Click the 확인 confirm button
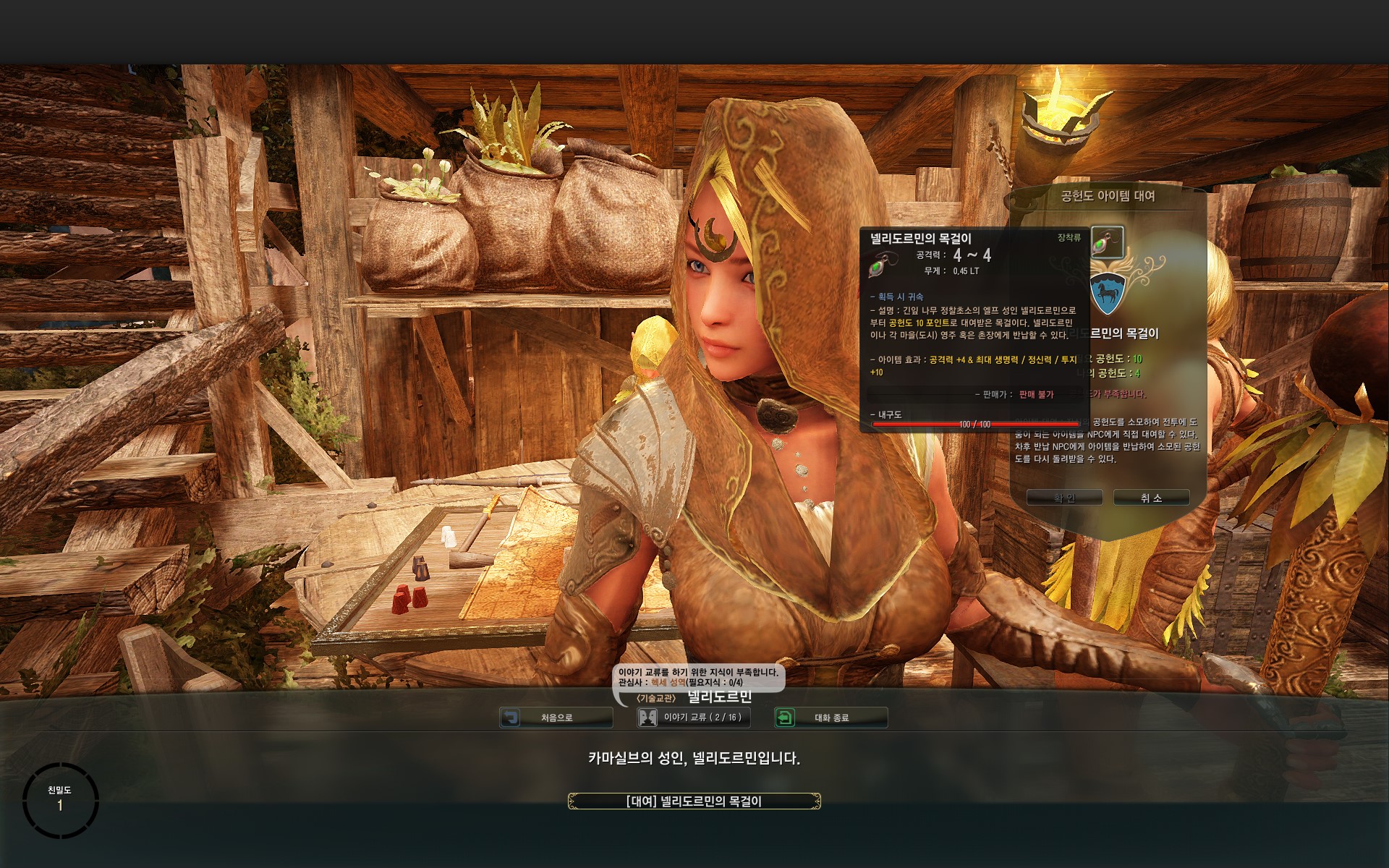 1064,498
